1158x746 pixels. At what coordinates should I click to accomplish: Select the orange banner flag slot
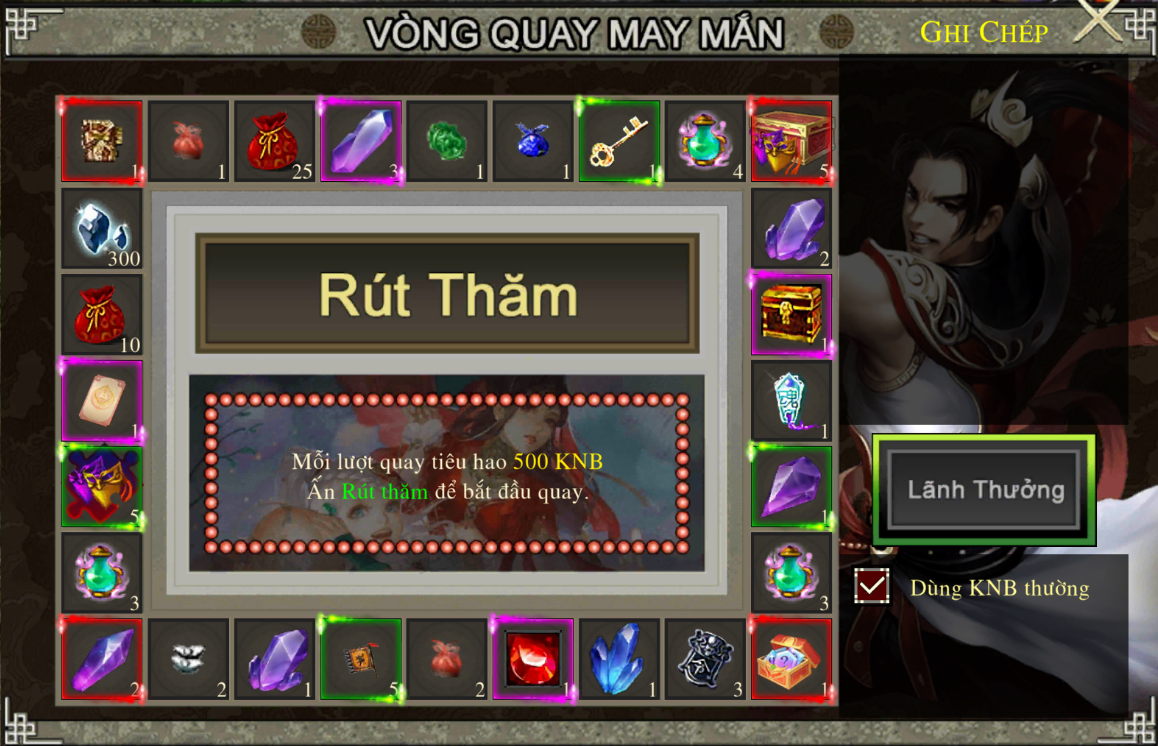(361, 659)
